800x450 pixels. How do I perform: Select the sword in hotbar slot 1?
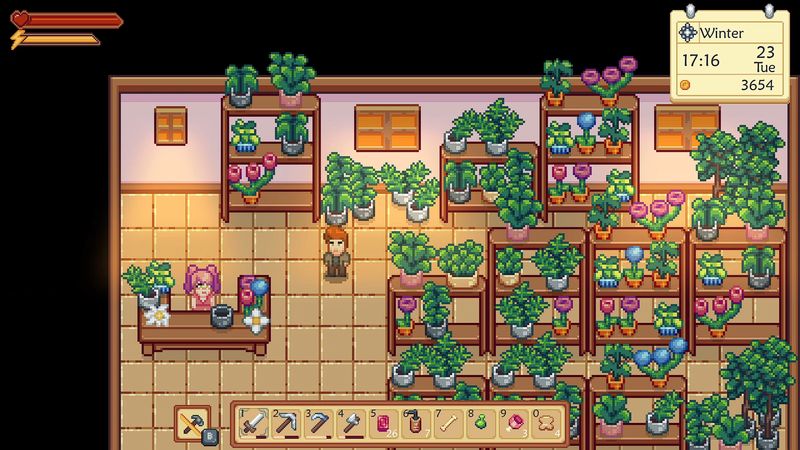(253, 424)
